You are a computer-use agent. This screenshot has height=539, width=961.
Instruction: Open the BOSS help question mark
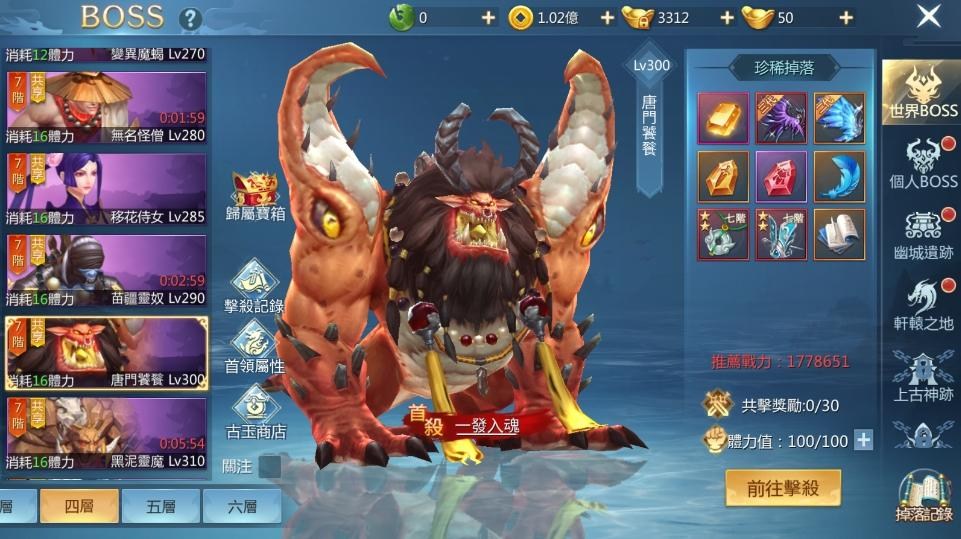coord(190,18)
